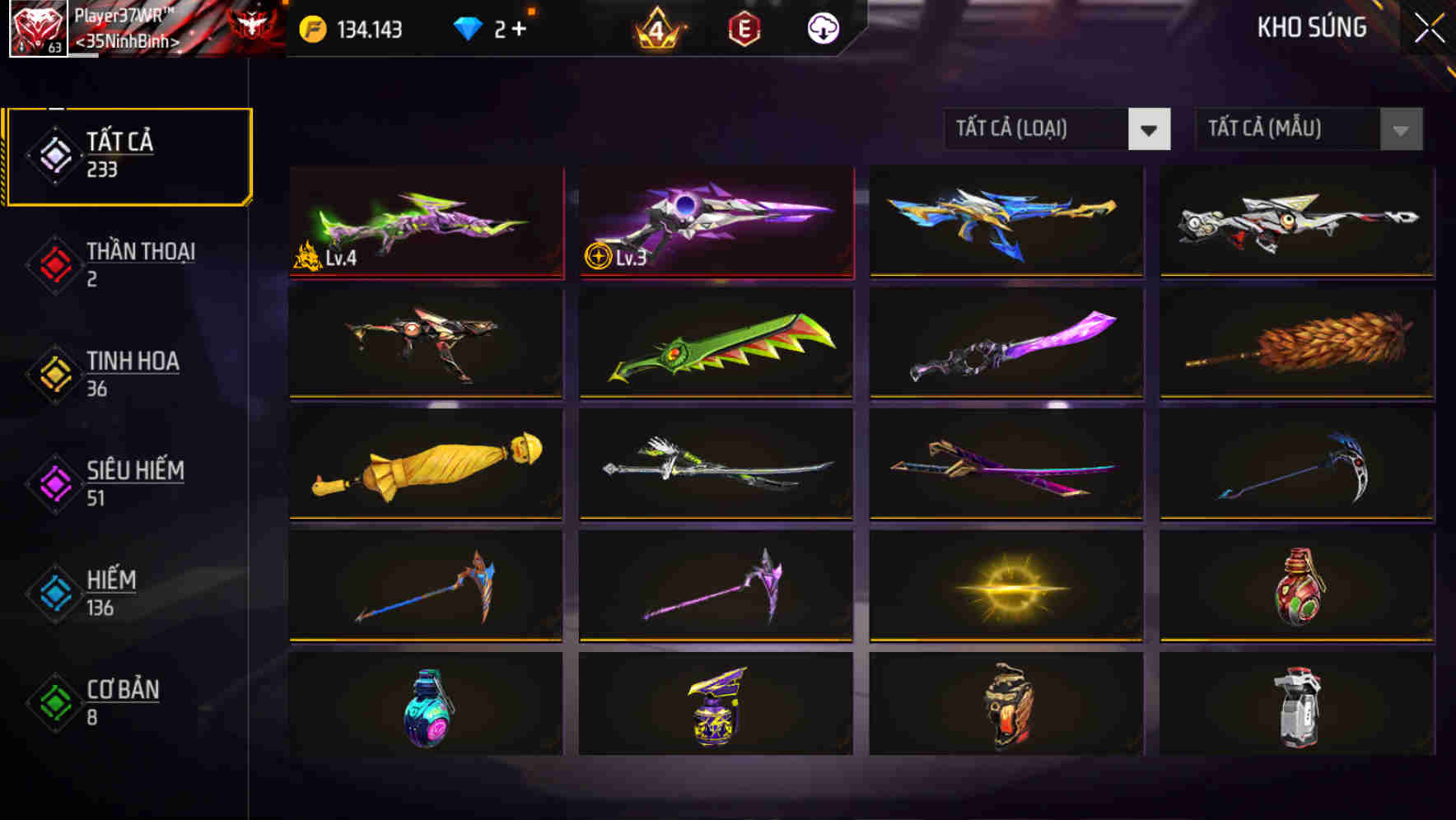
Task: Open the level 4 crown rank icon
Action: 657,27
